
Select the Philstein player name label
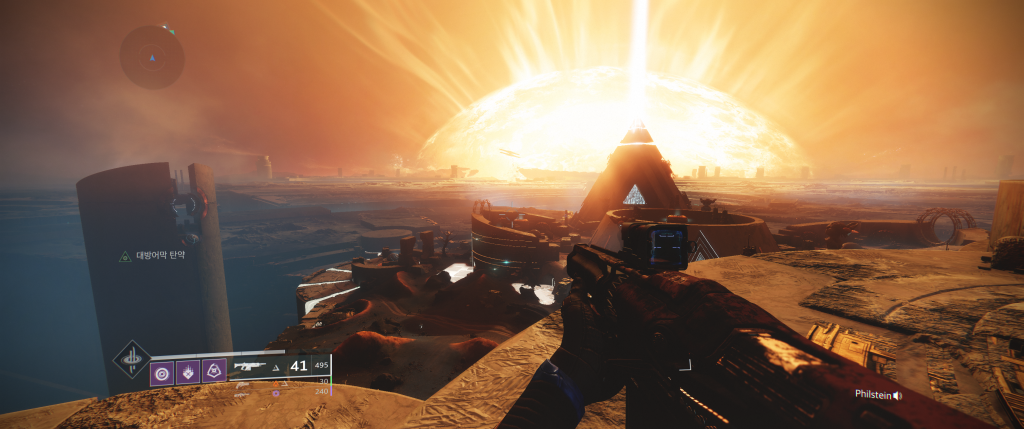pyautogui.click(x=872, y=395)
